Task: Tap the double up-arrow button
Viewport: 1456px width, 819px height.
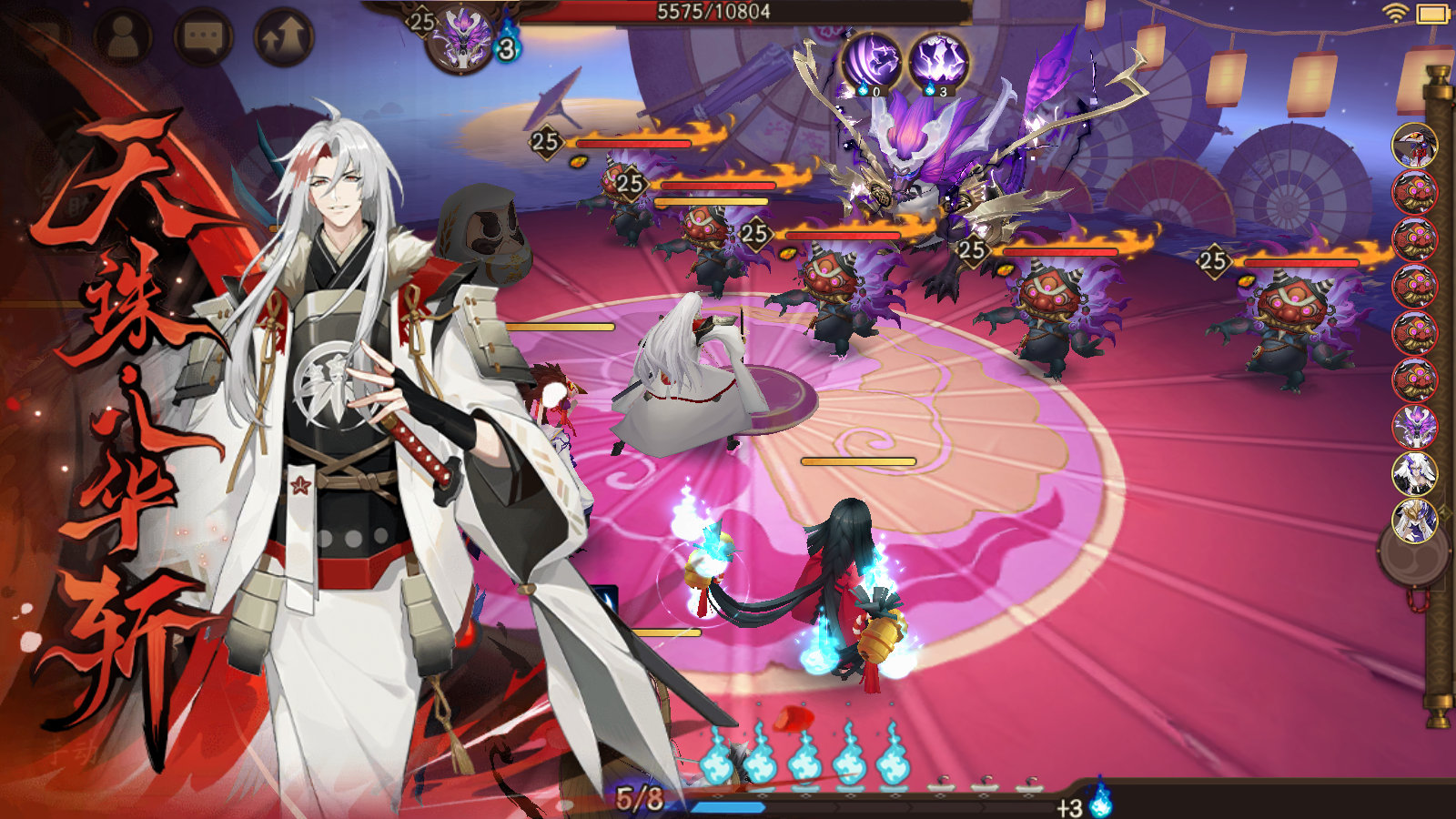Action: (283, 37)
